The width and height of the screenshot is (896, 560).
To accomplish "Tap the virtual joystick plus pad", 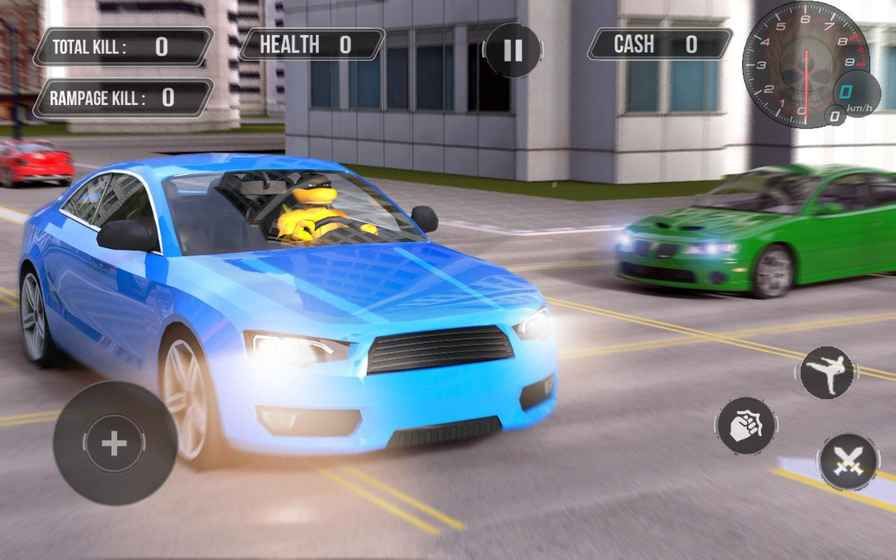I will [x=114, y=443].
